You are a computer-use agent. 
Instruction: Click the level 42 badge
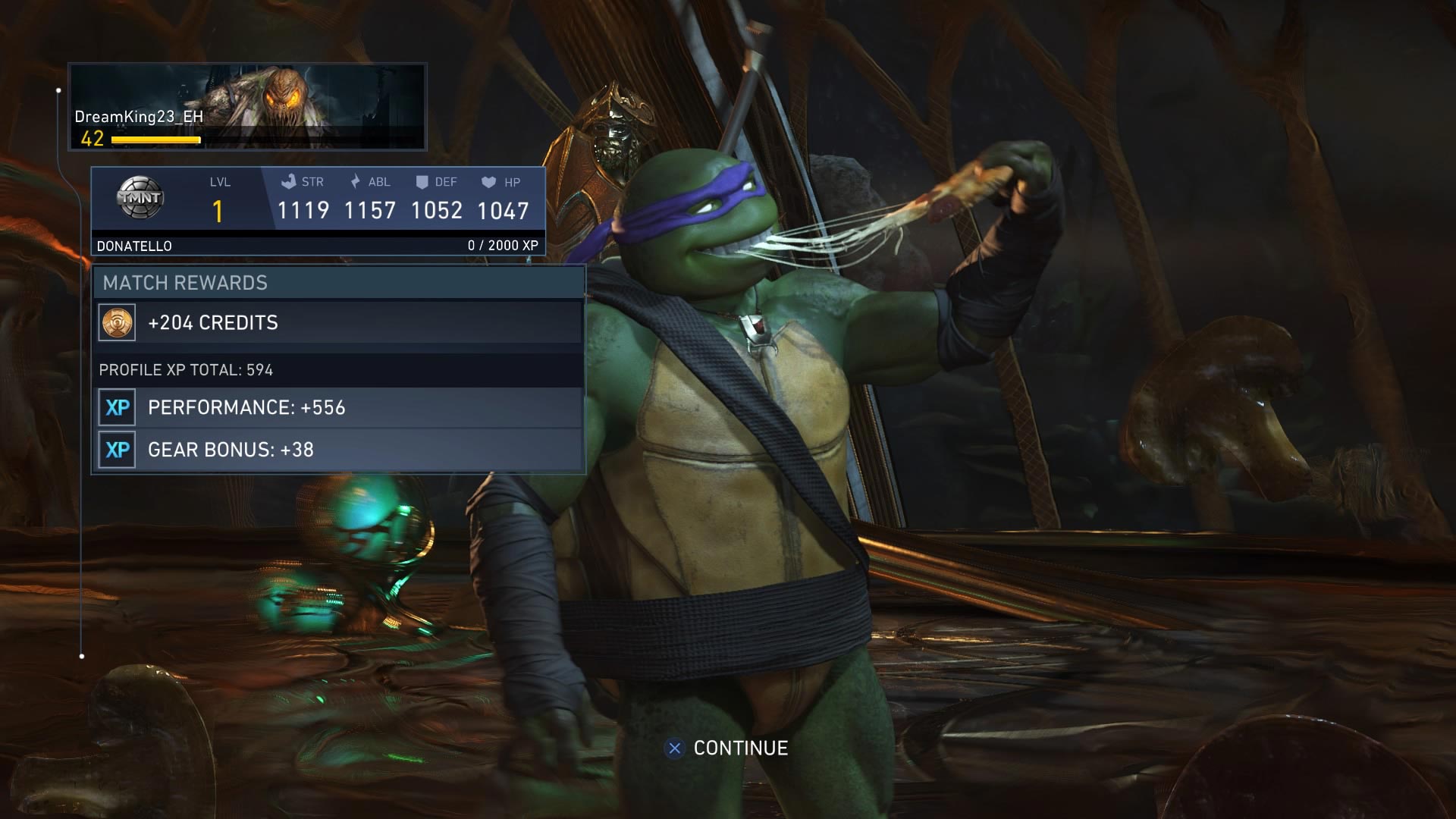(92, 138)
